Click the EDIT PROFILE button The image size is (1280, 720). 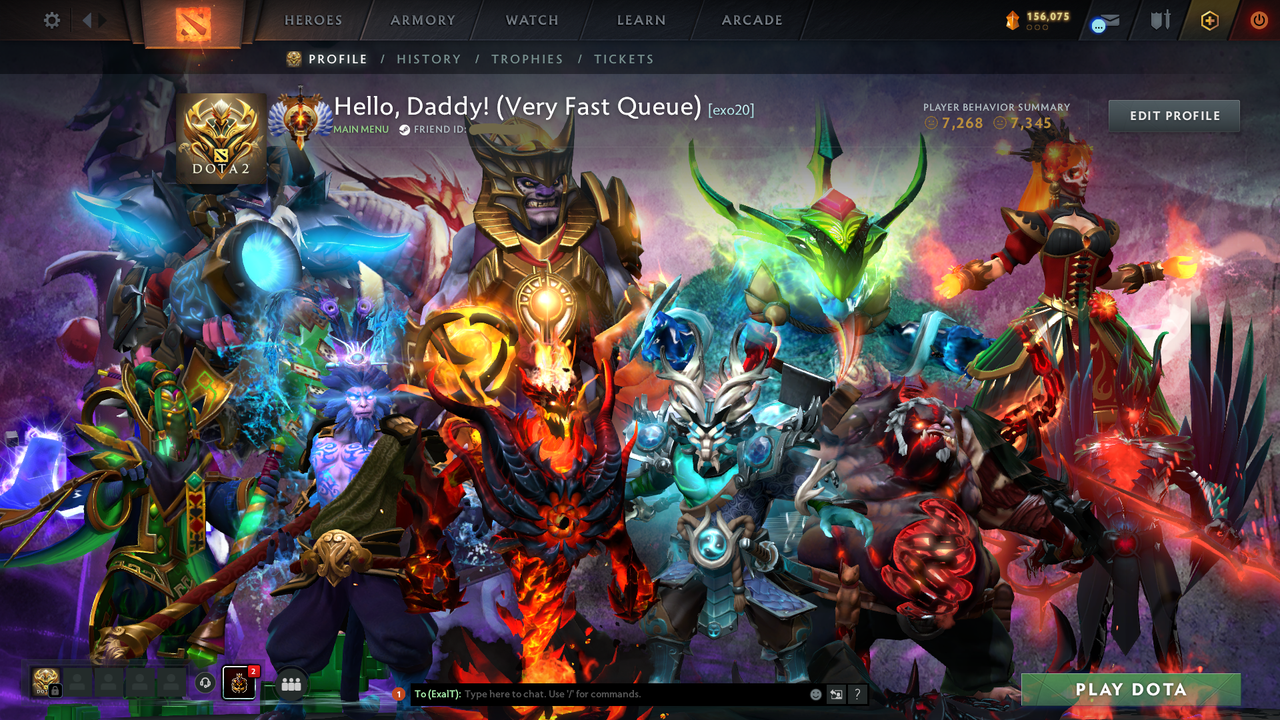(x=1173, y=115)
